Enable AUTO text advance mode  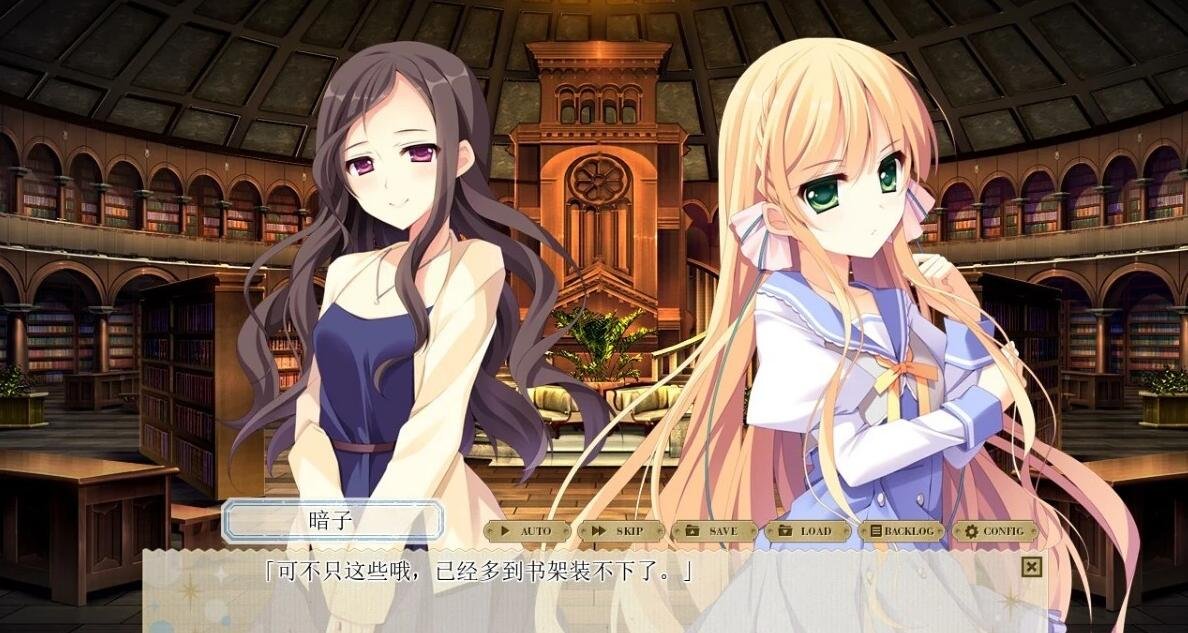(x=528, y=531)
